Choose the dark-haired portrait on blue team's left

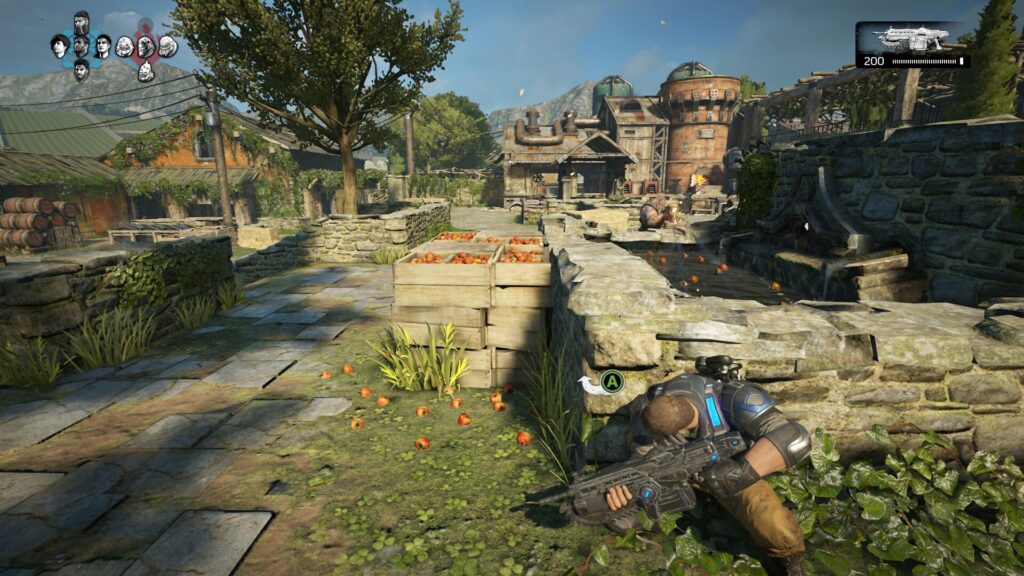(x=60, y=46)
